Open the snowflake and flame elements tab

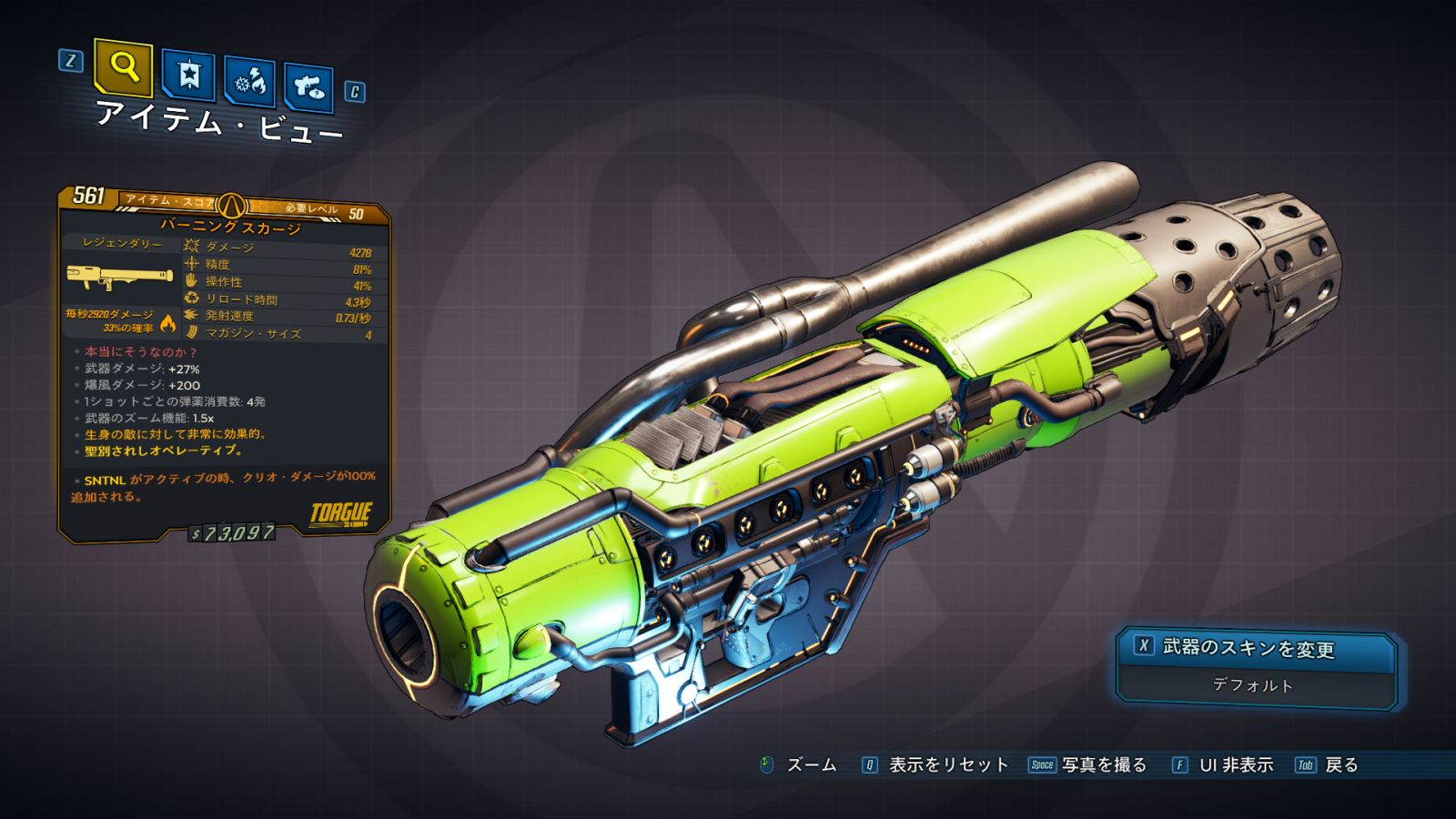tap(250, 83)
